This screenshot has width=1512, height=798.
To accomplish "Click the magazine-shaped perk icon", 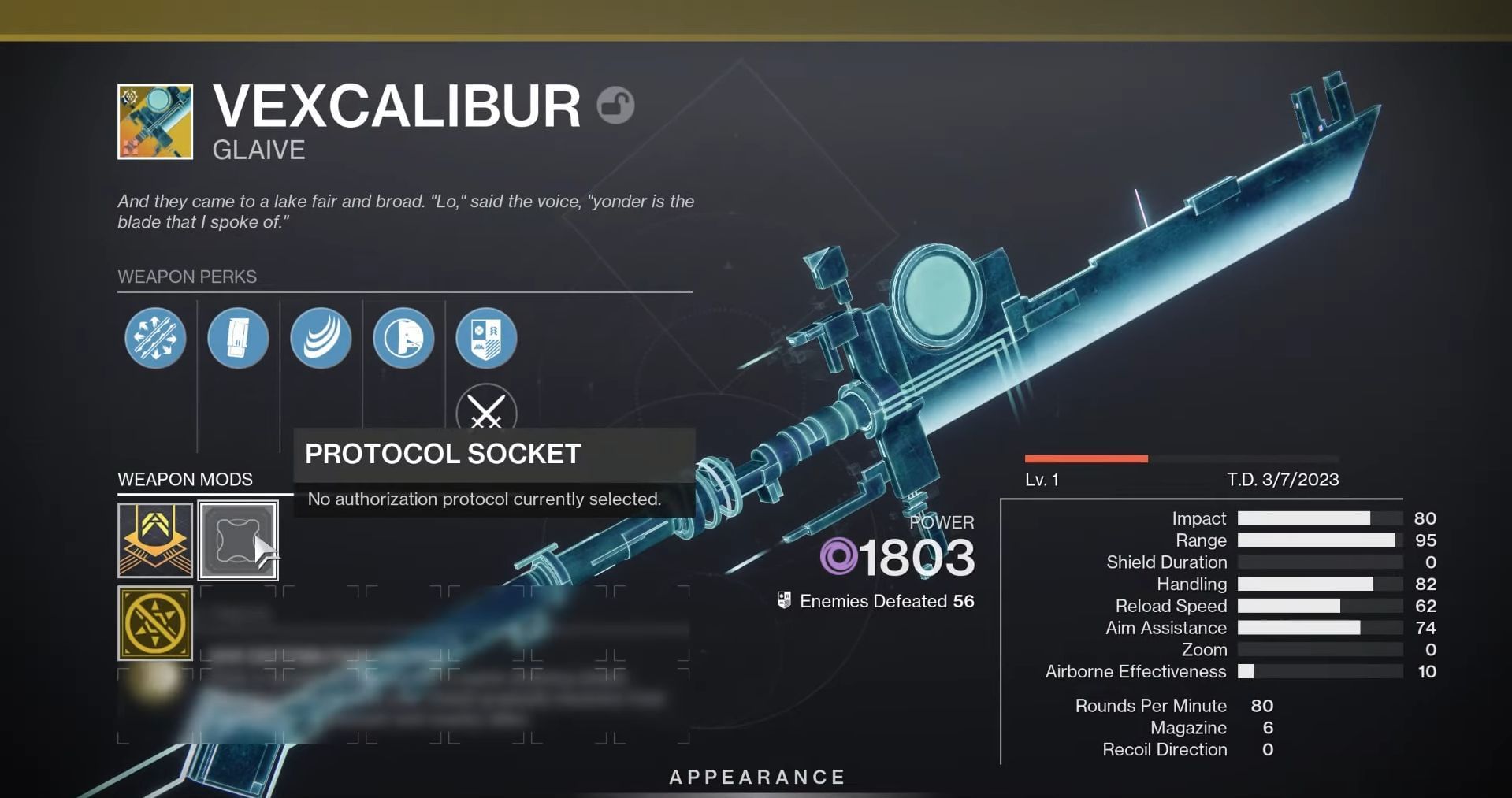I will click(238, 338).
